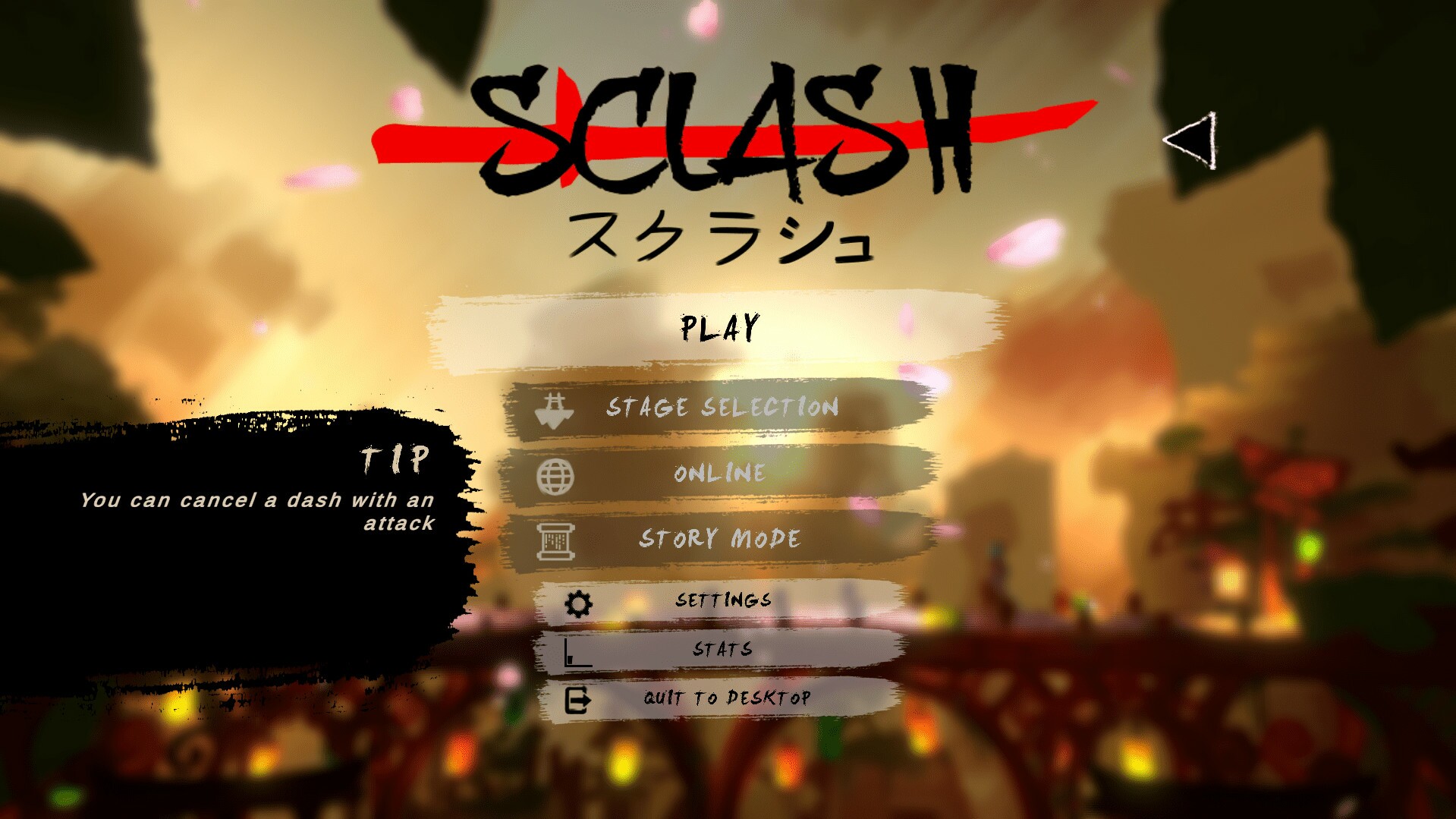1456x819 pixels.
Task: Open the Settings menu item
Action: 725,600
